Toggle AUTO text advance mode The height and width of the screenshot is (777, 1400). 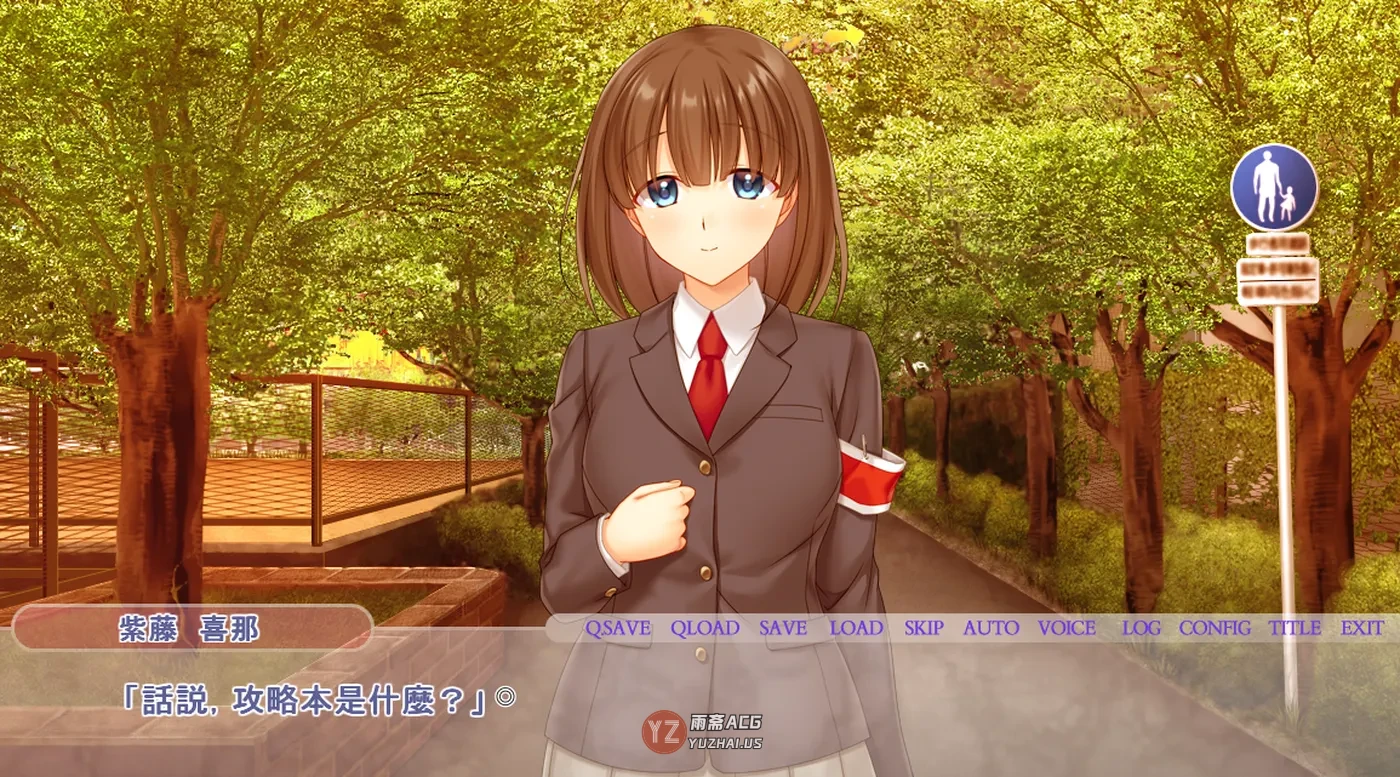[991, 629]
